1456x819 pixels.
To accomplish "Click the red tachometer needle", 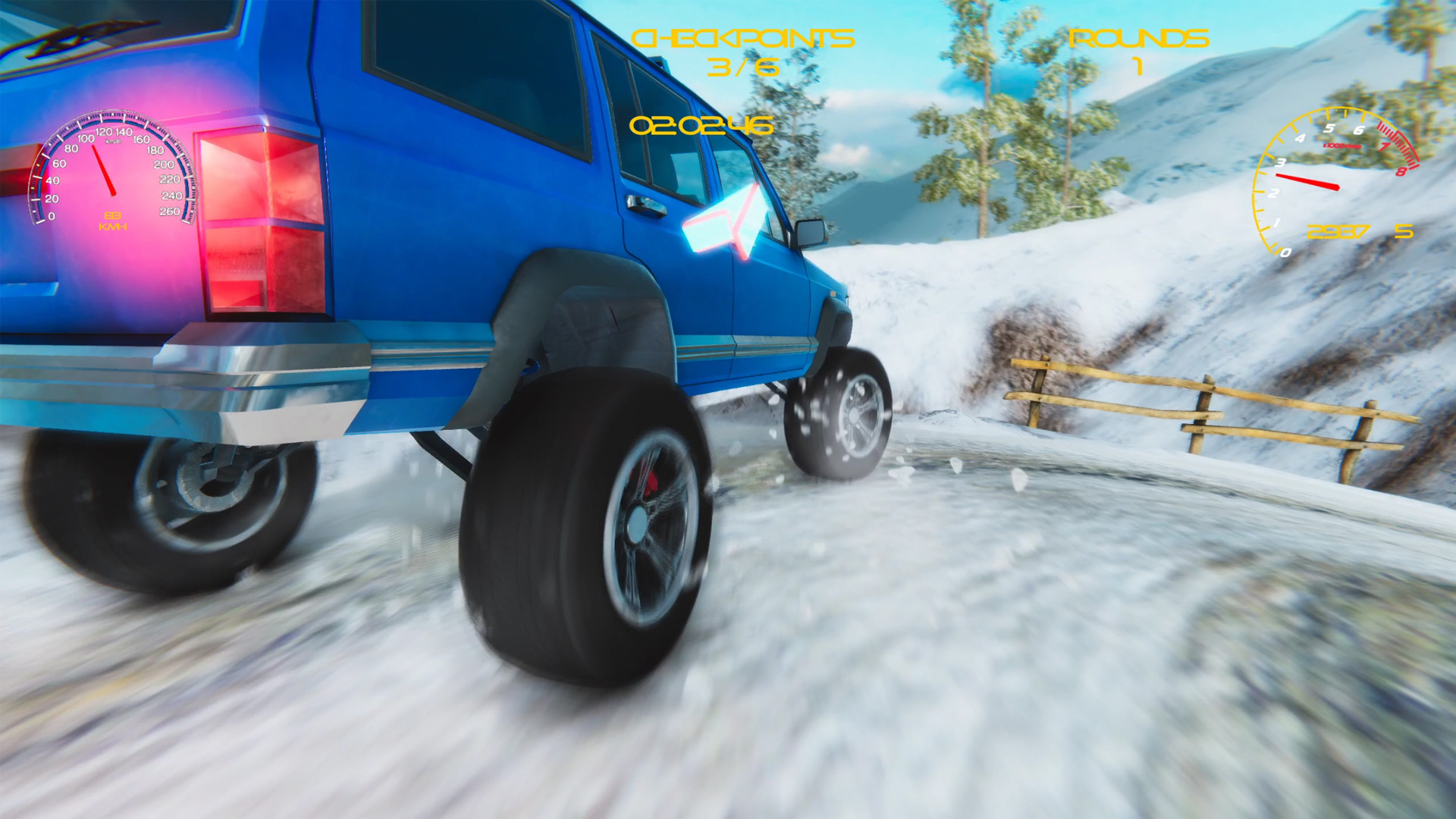I will [x=1308, y=180].
